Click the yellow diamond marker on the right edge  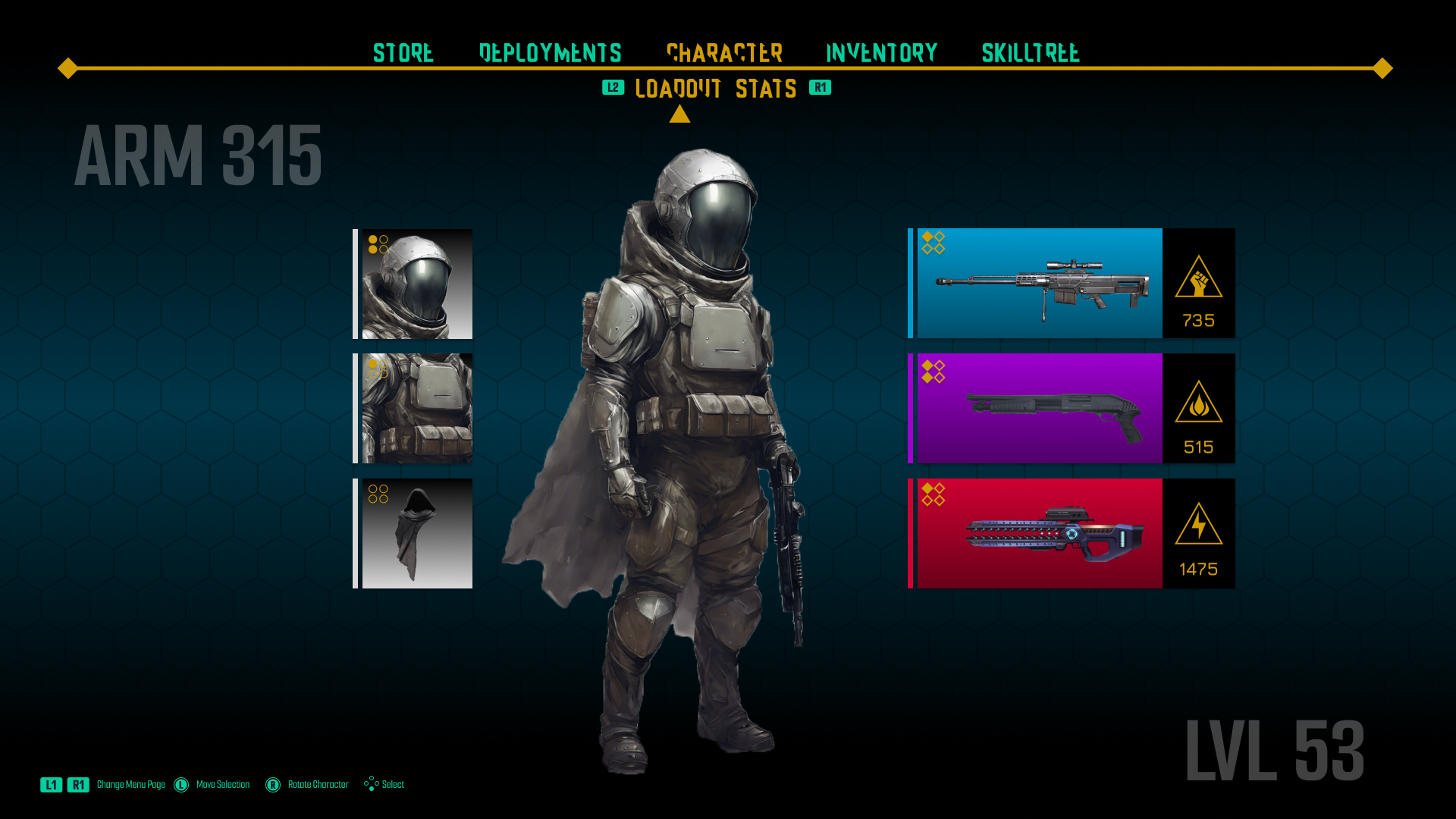(1382, 68)
